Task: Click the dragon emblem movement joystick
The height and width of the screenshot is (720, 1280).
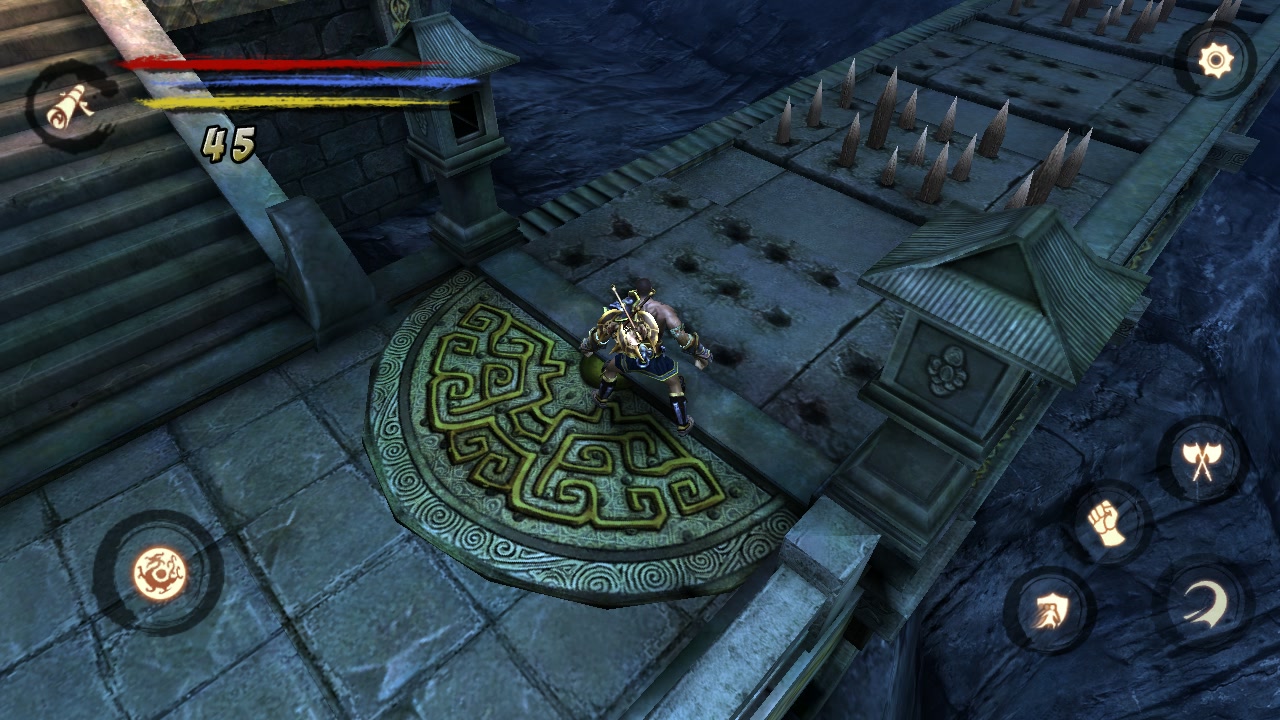Action: pos(159,573)
